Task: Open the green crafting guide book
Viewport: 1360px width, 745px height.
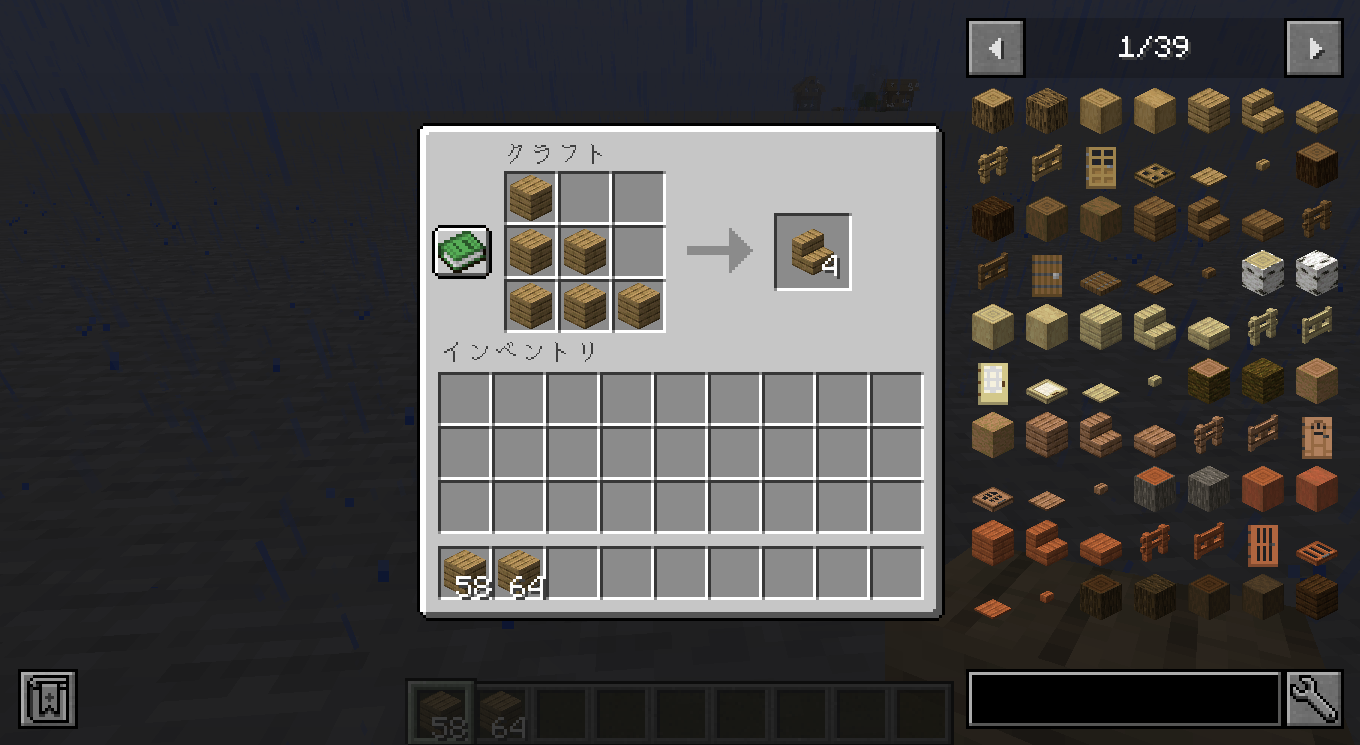Action: pos(460,252)
